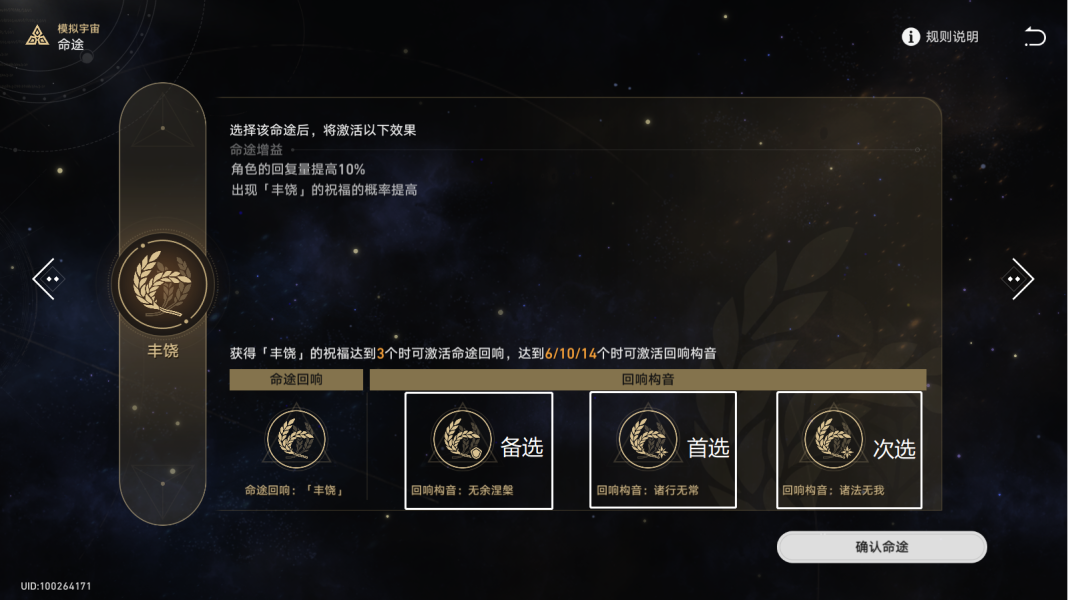This screenshot has width=1068, height=600.
Task: Open the 规则说明 rules info
Action: click(939, 37)
